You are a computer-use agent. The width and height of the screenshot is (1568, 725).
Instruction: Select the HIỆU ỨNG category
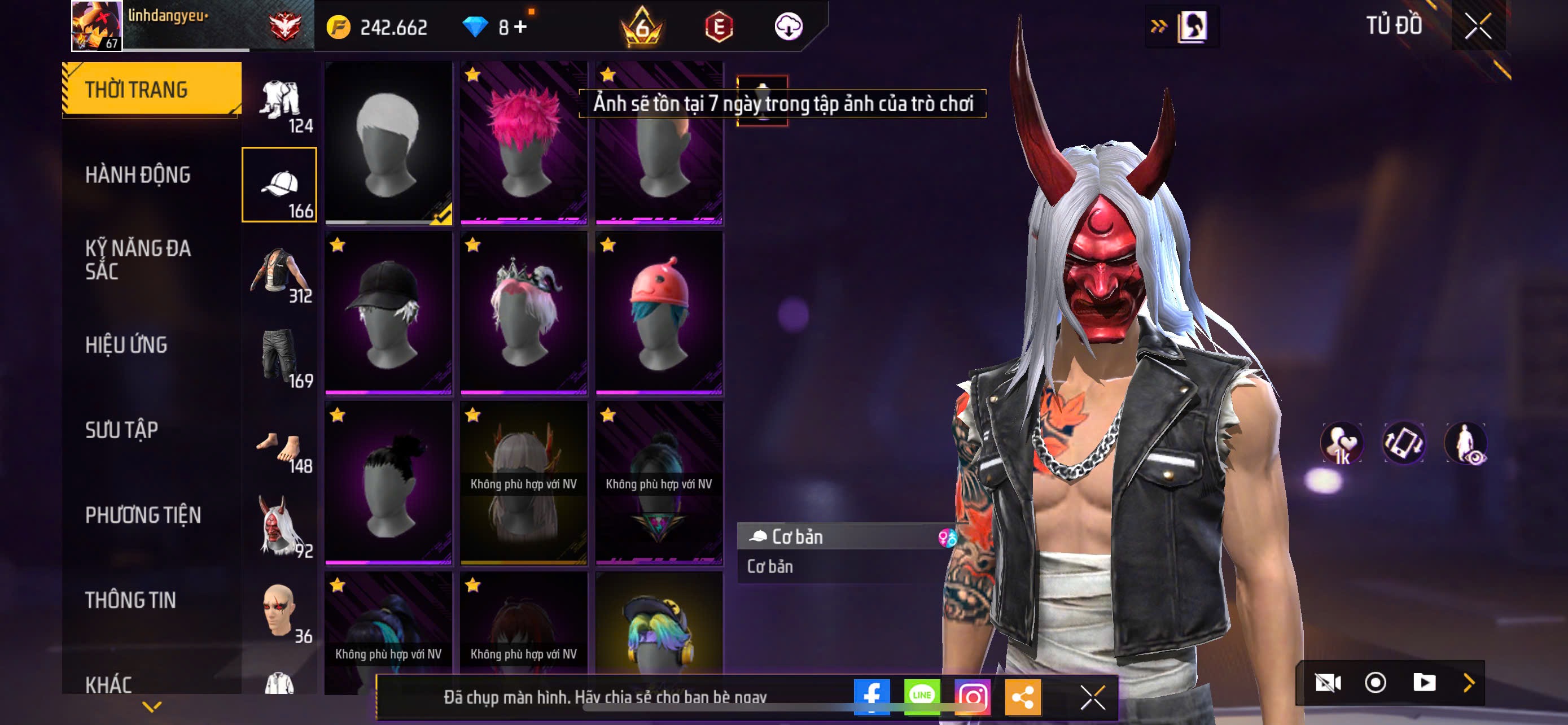tap(126, 344)
